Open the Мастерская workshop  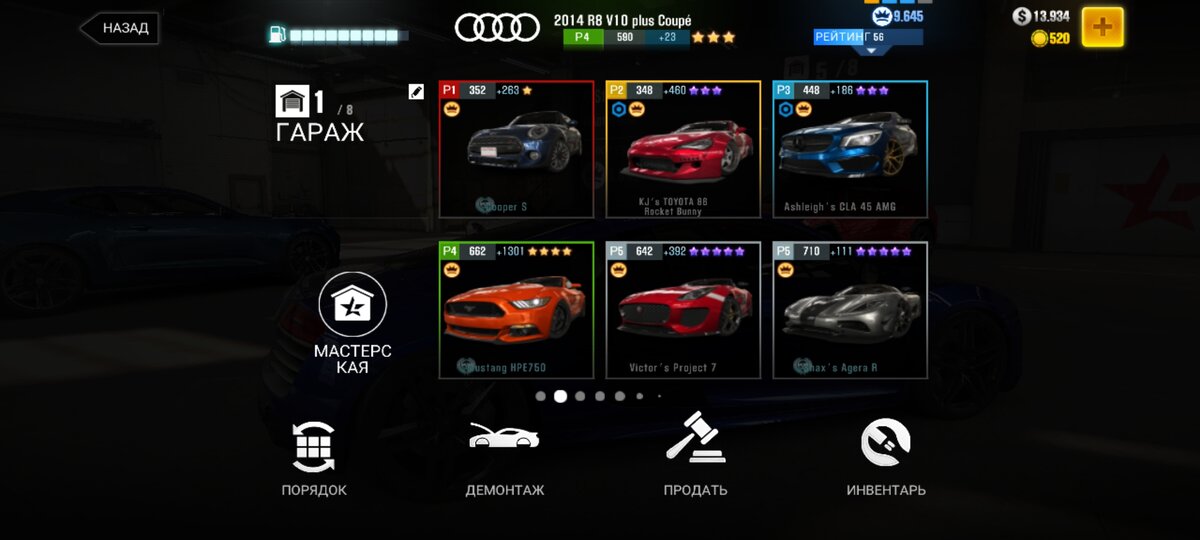pos(352,322)
